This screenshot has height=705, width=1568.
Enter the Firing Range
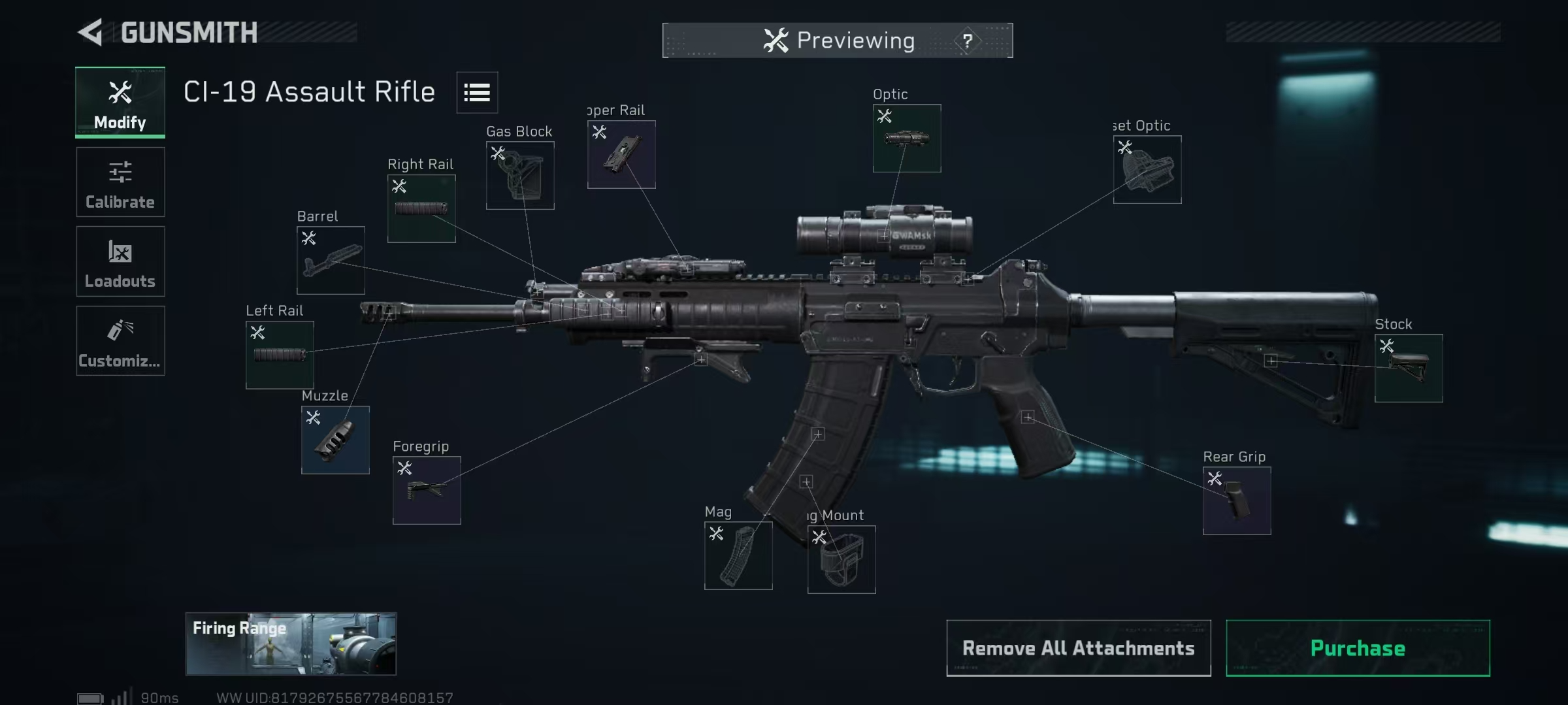(x=291, y=644)
